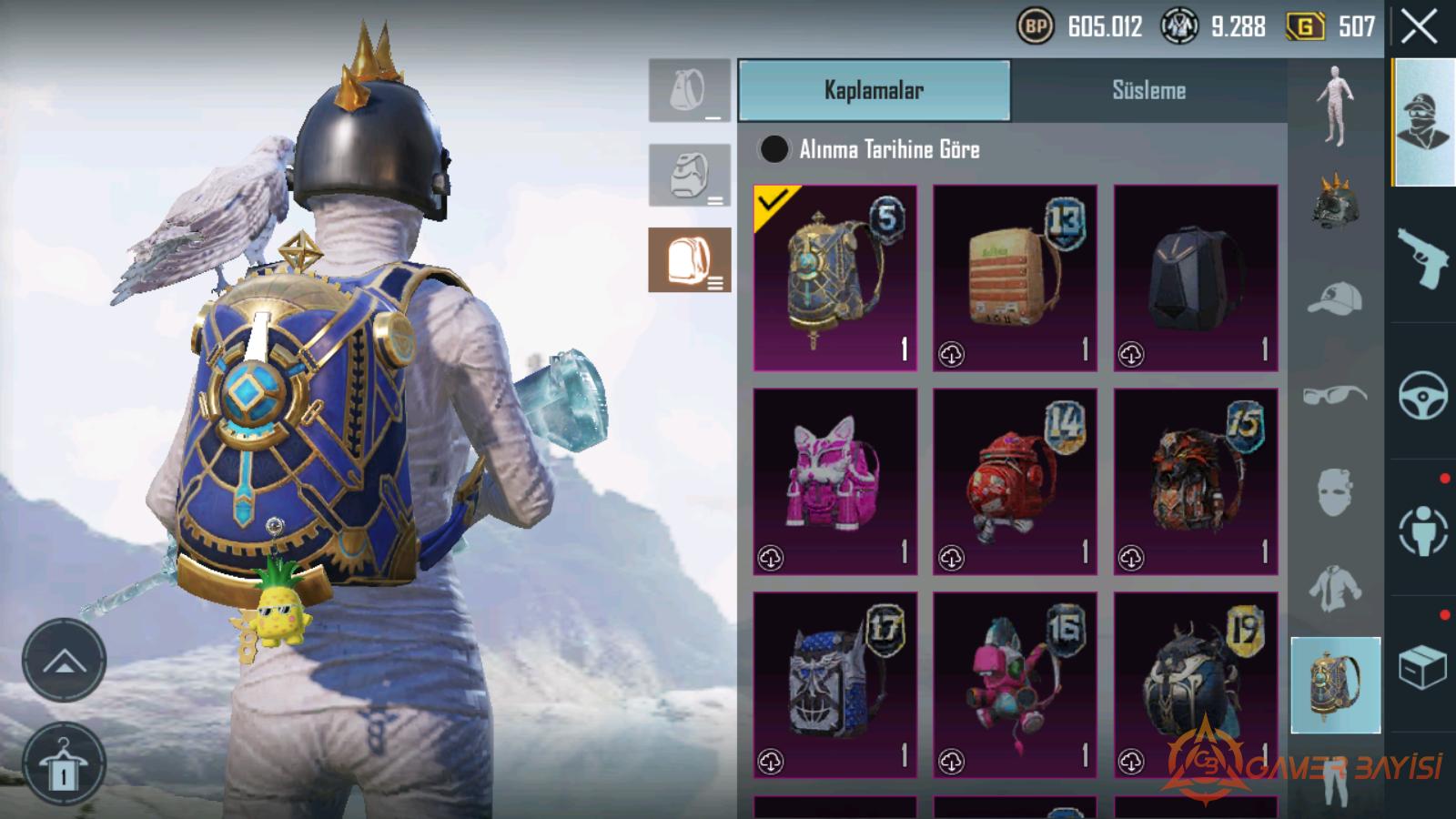Screen dimensions: 1456x819
Task: Switch to the Süsleme tab
Action: coord(1148,90)
